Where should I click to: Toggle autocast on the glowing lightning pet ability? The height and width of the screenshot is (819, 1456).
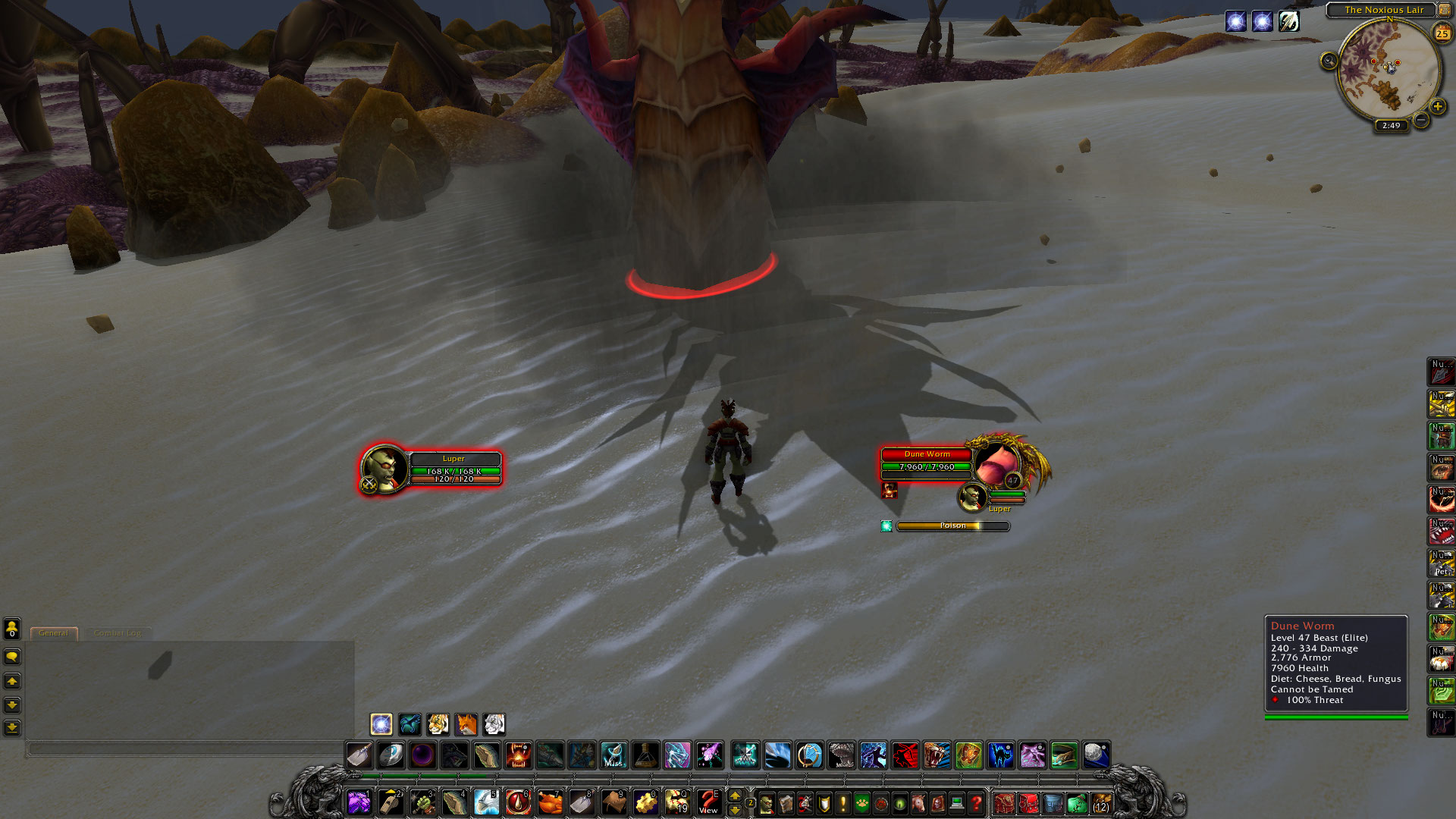tap(380, 724)
